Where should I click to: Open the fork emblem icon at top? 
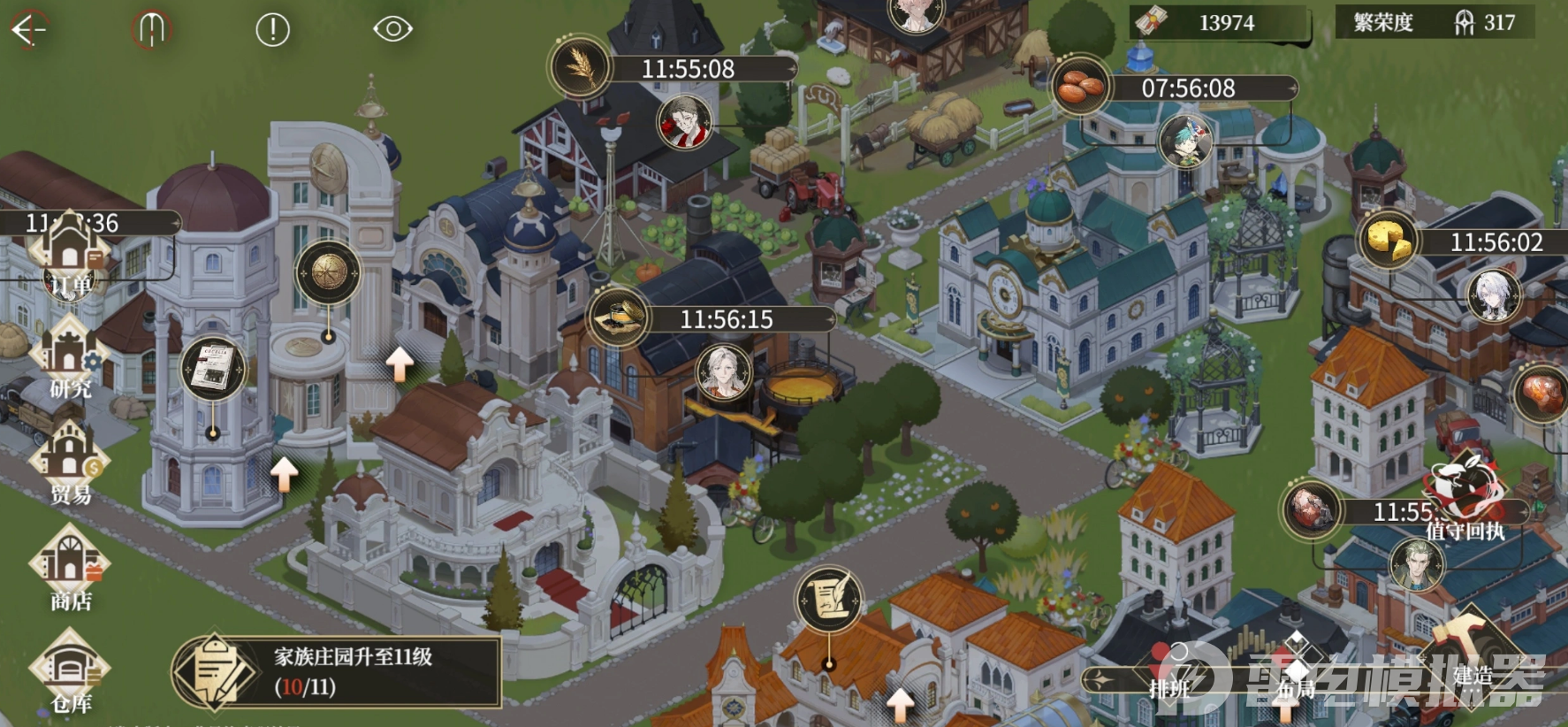pyautogui.click(x=151, y=29)
